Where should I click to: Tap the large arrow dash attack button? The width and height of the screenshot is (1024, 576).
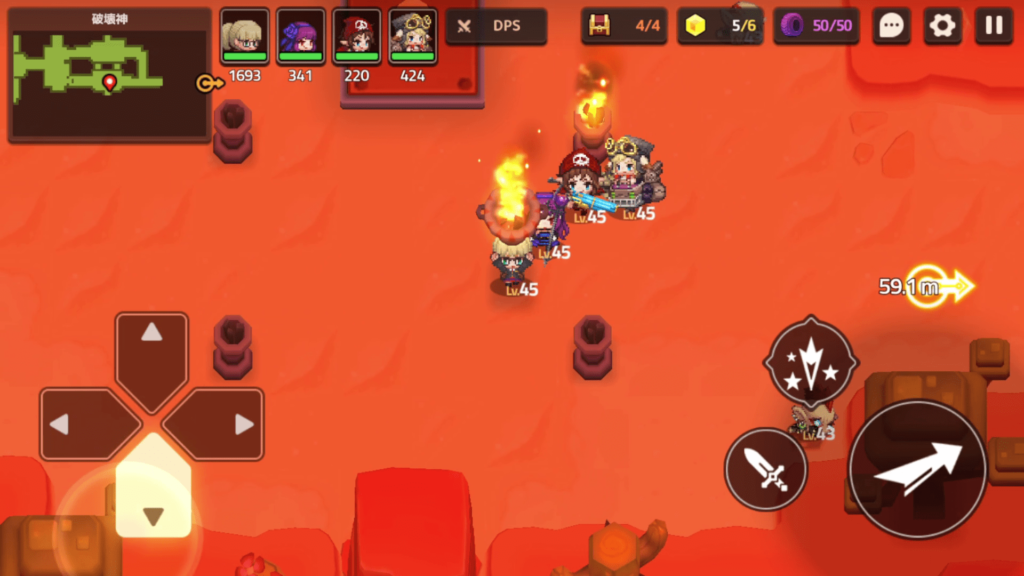click(x=918, y=468)
